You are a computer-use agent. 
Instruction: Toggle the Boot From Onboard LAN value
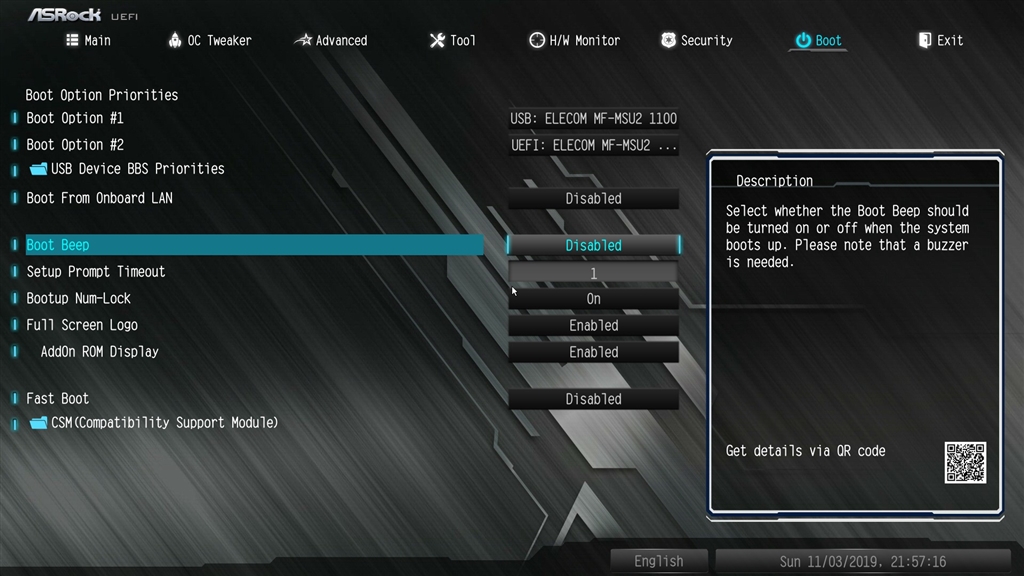pos(593,199)
